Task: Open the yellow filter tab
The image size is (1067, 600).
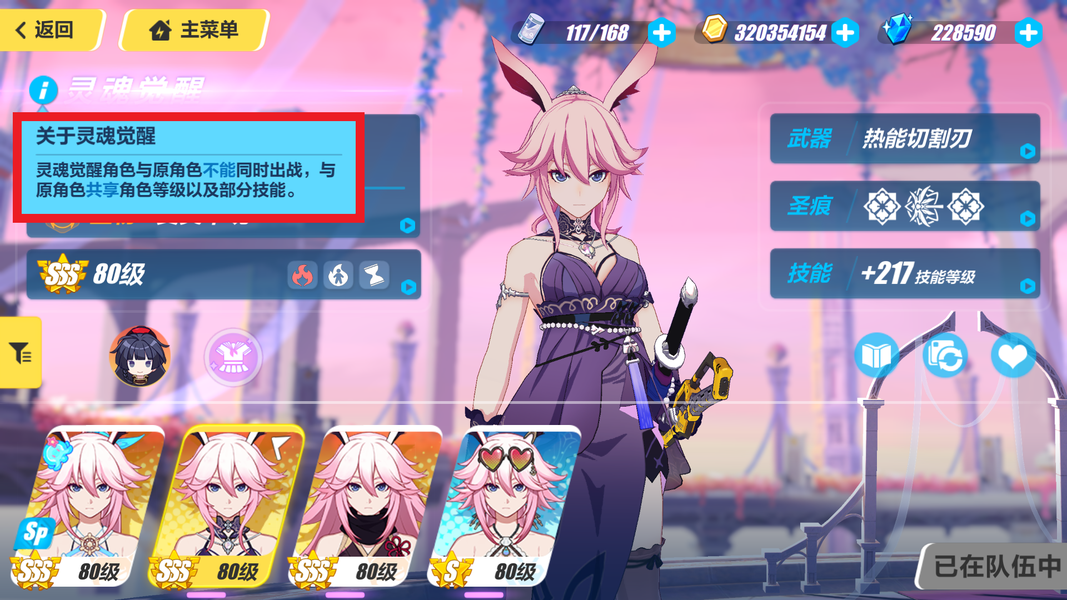Action: [x=20, y=352]
